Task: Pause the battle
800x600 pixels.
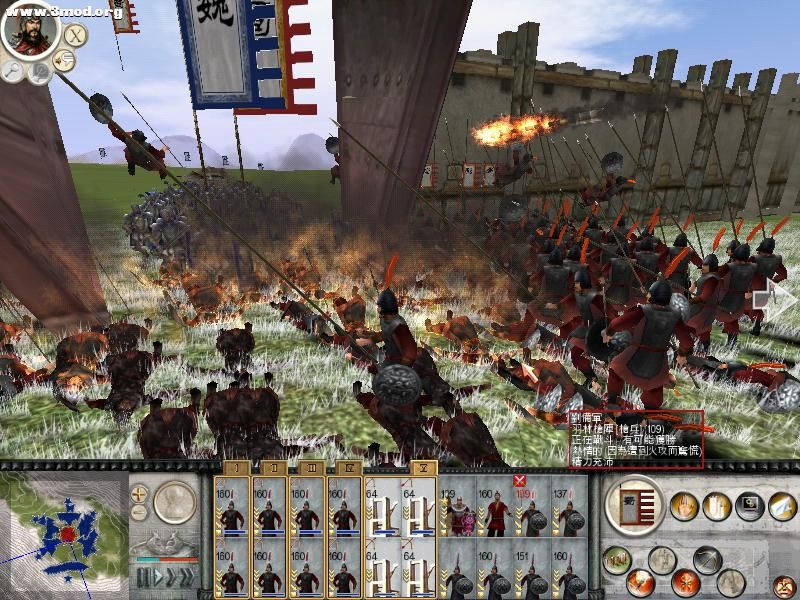Action: click(x=143, y=577)
